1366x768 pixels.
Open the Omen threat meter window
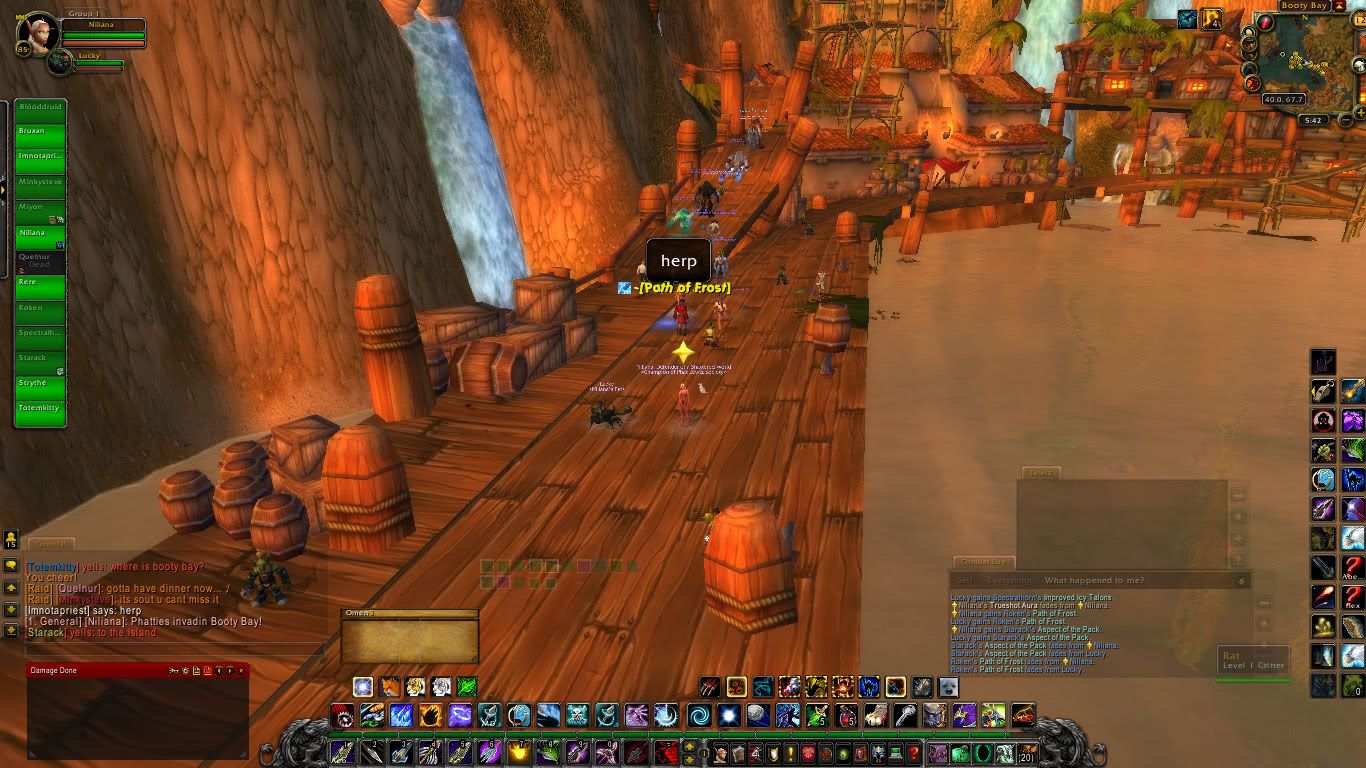click(x=409, y=637)
